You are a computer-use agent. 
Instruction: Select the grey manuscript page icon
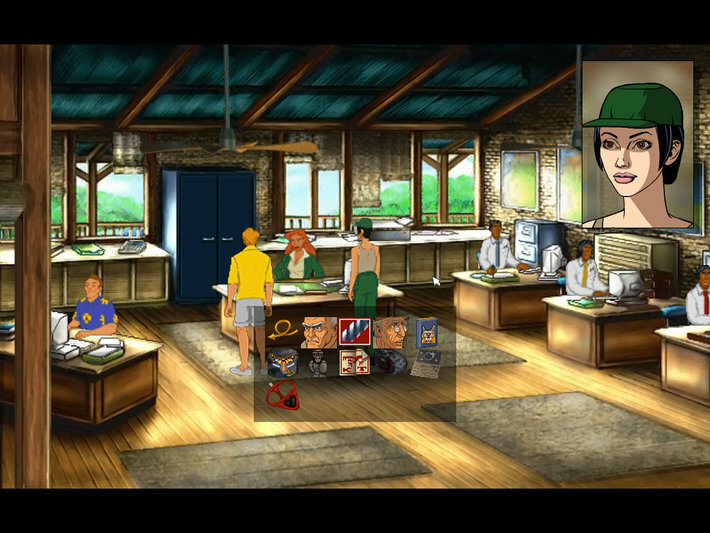(x=427, y=362)
